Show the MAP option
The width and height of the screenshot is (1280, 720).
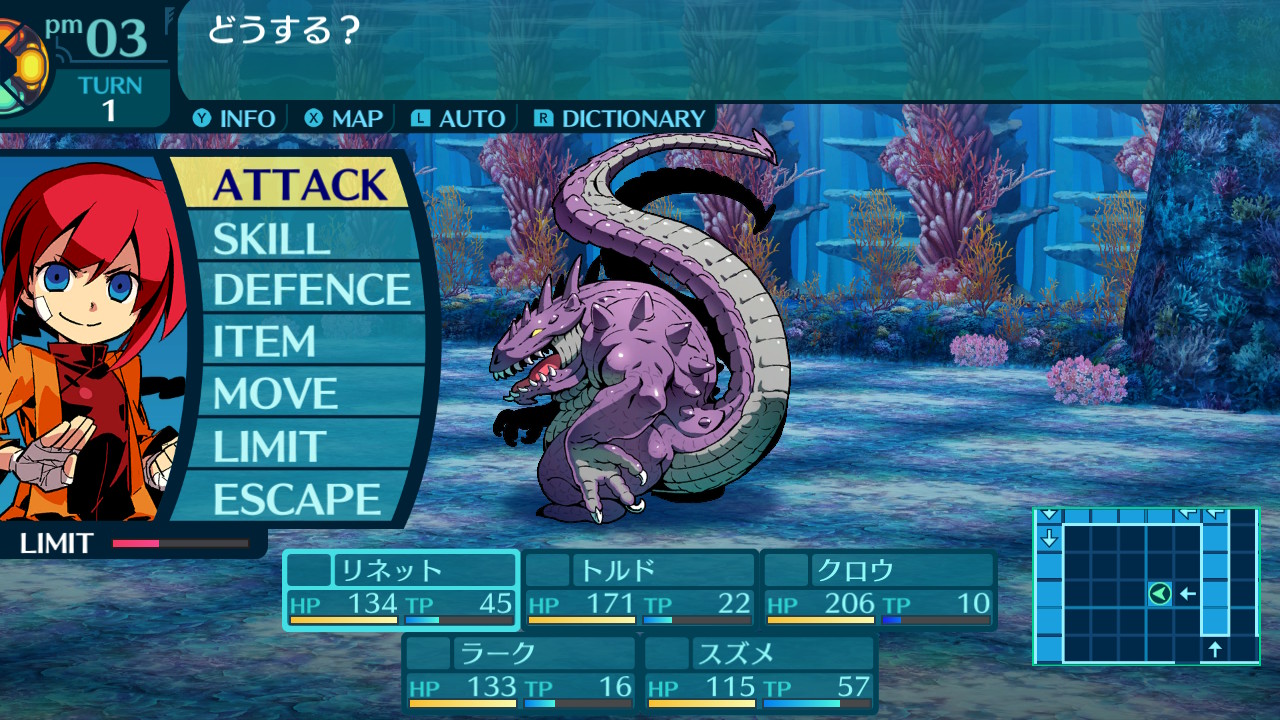pyautogui.click(x=345, y=119)
